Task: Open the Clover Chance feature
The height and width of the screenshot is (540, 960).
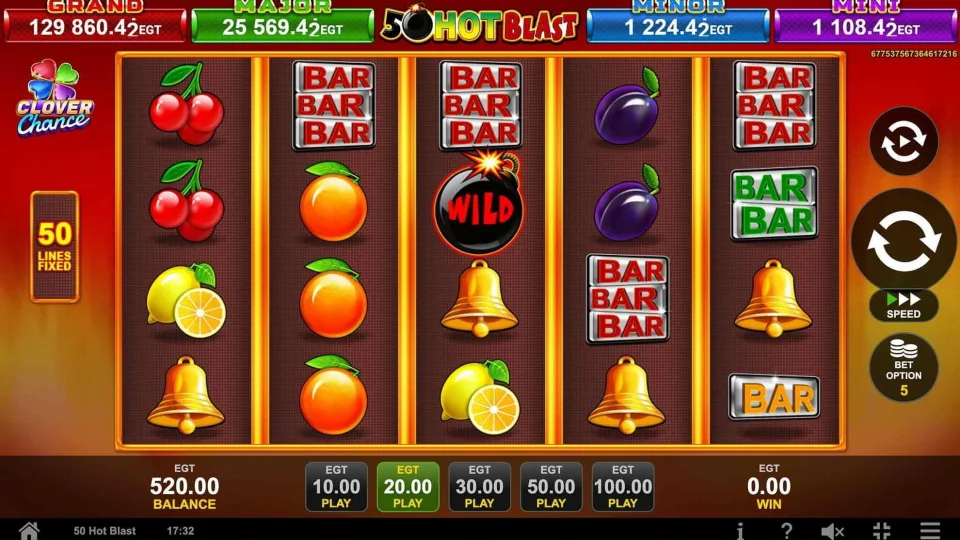Action: tap(54, 99)
